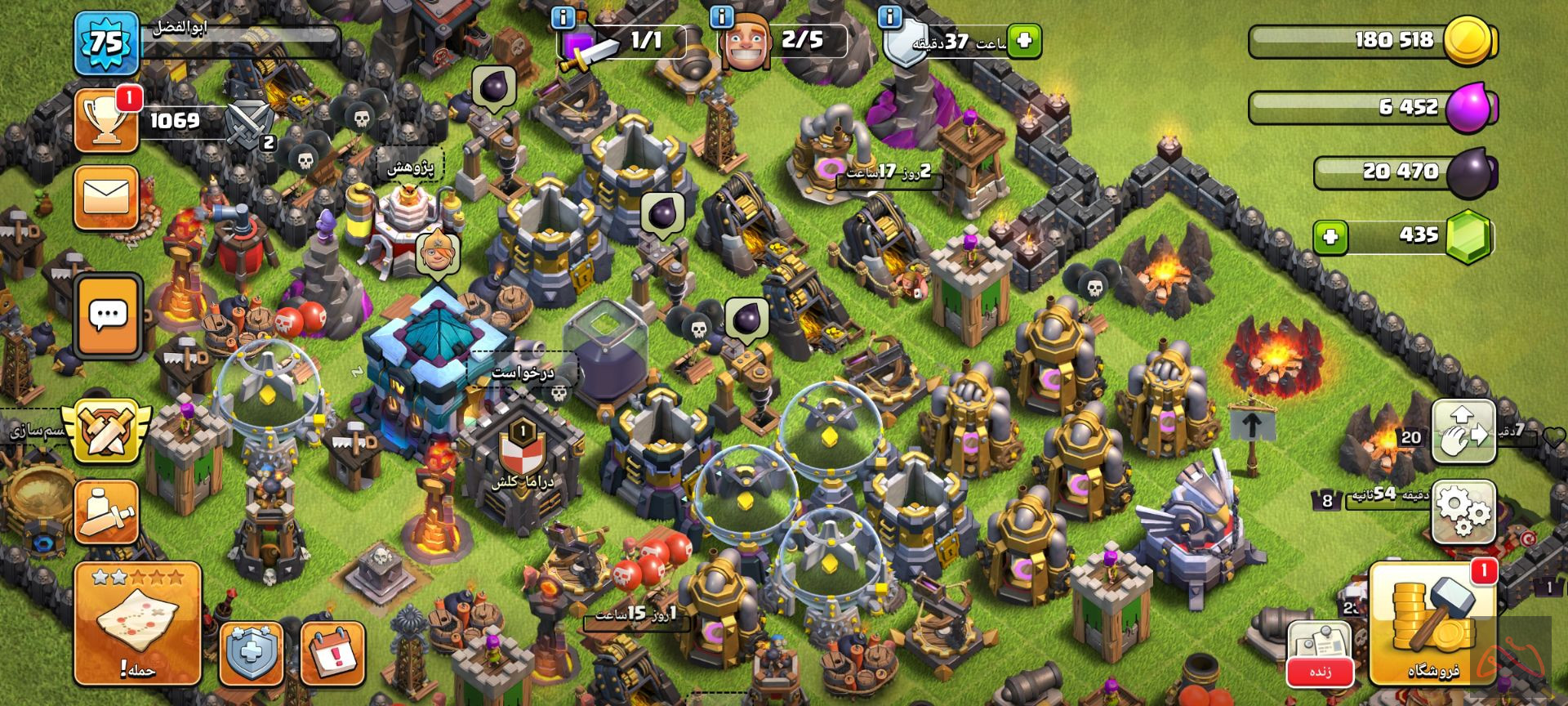Image resolution: width=1568 pixels, height=706 pixels.
Task: Open the Shop with the hammer icon
Action: click(x=1433, y=623)
